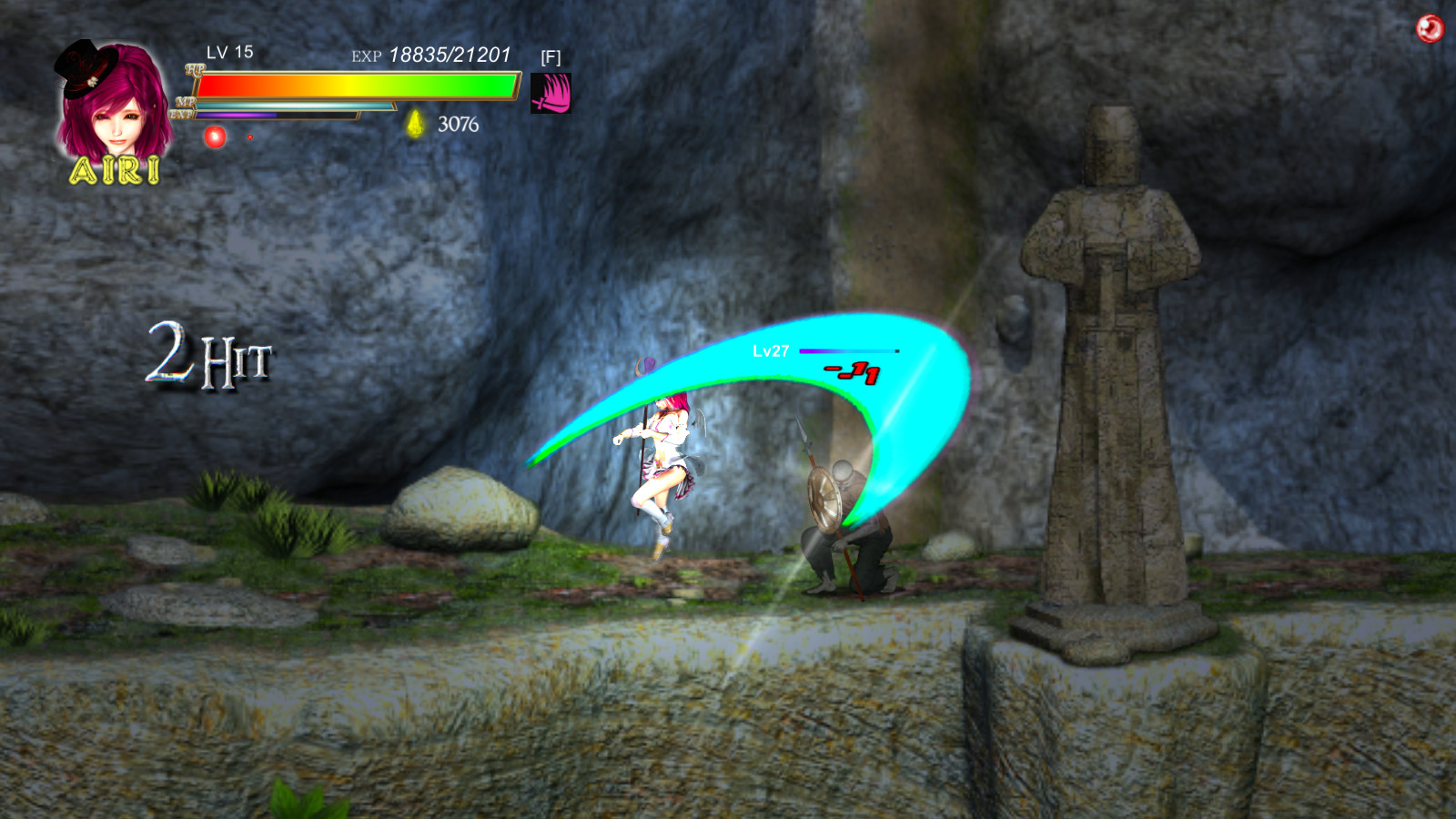1456x819 pixels.
Task: Click the small red dot buff indicator
Action: click(x=252, y=137)
